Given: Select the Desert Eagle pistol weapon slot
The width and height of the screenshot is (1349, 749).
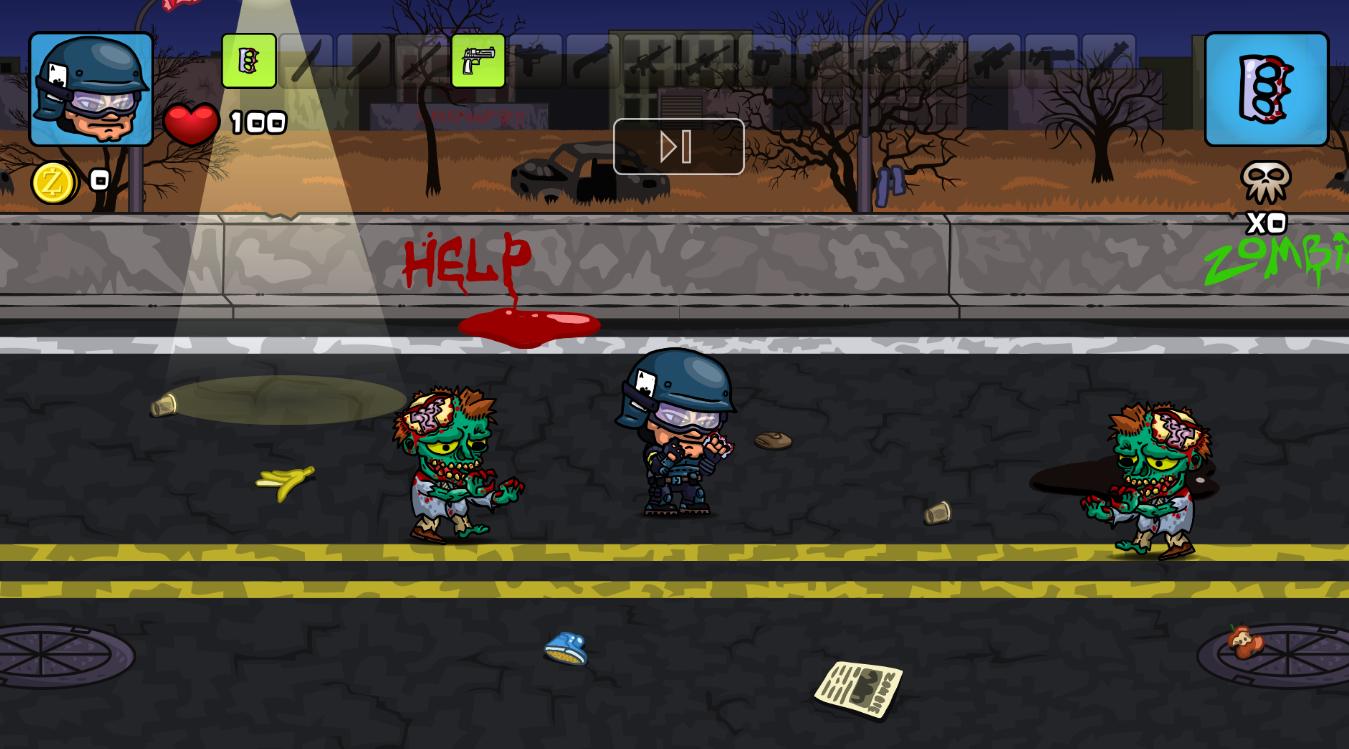Looking at the screenshot, I should pos(478,61).
